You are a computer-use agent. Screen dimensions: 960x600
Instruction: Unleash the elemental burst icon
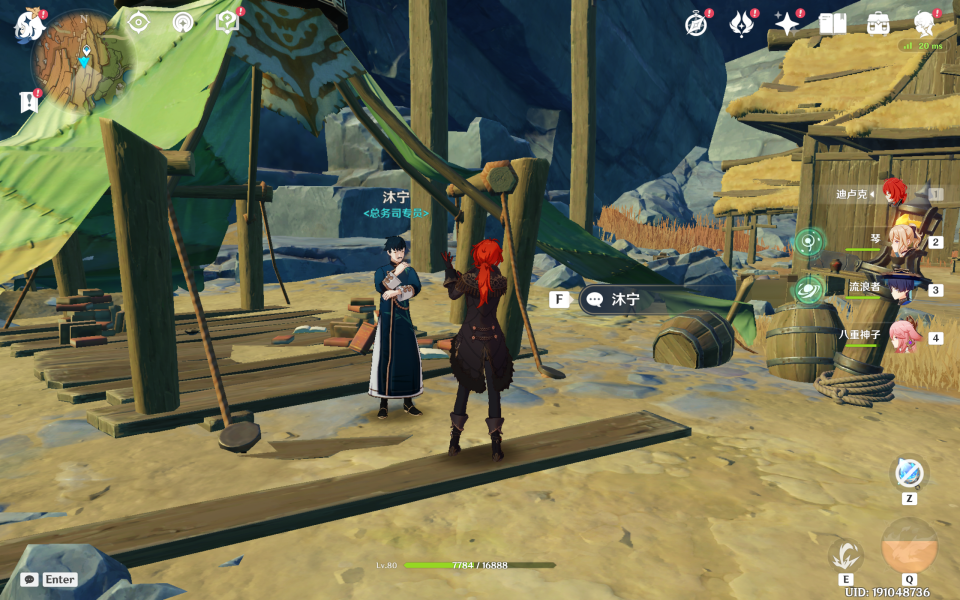(909, 546)
